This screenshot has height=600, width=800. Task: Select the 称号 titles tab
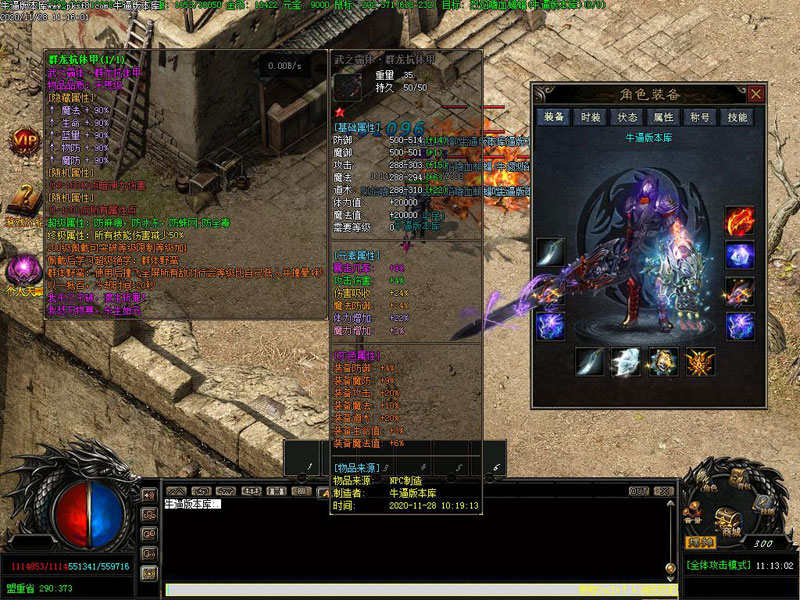click(701, 117)
